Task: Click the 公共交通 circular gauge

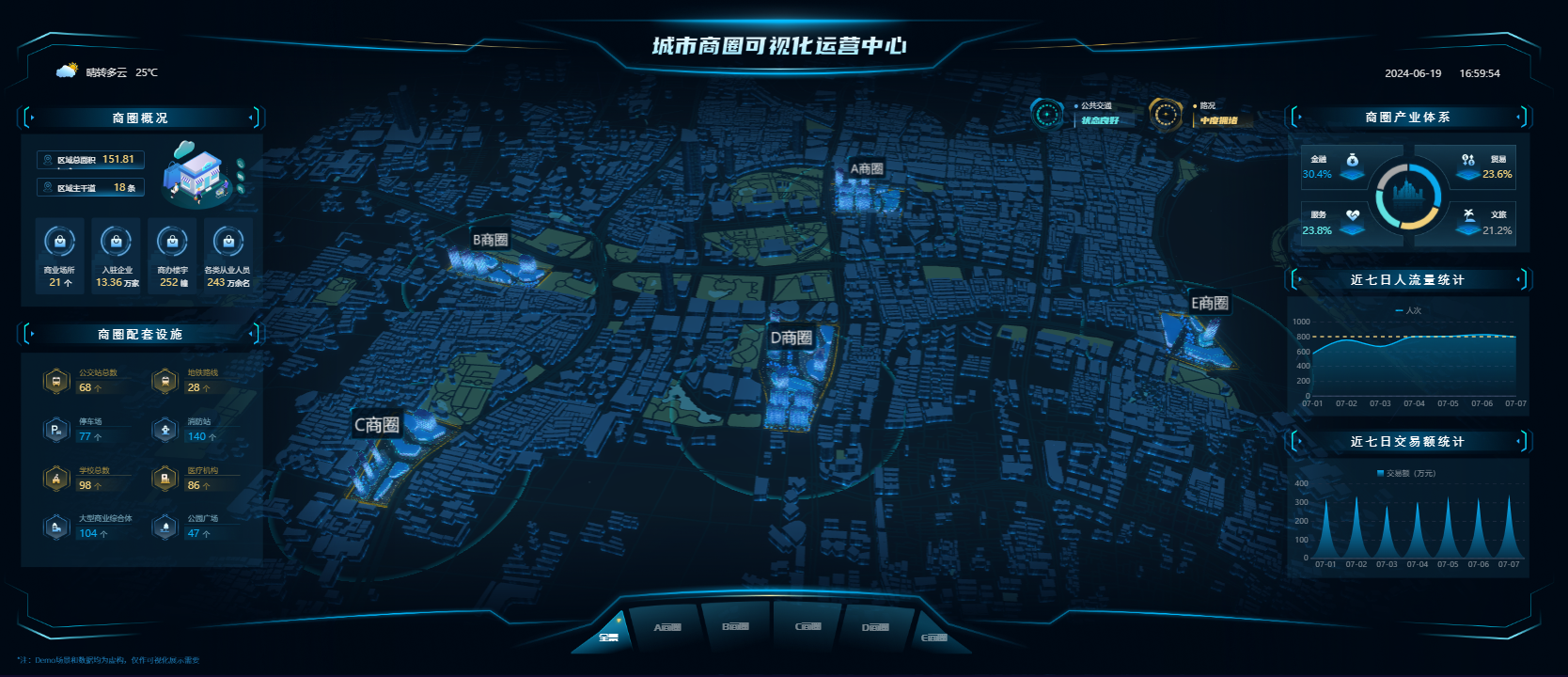Action: (x=1046, y=115)
